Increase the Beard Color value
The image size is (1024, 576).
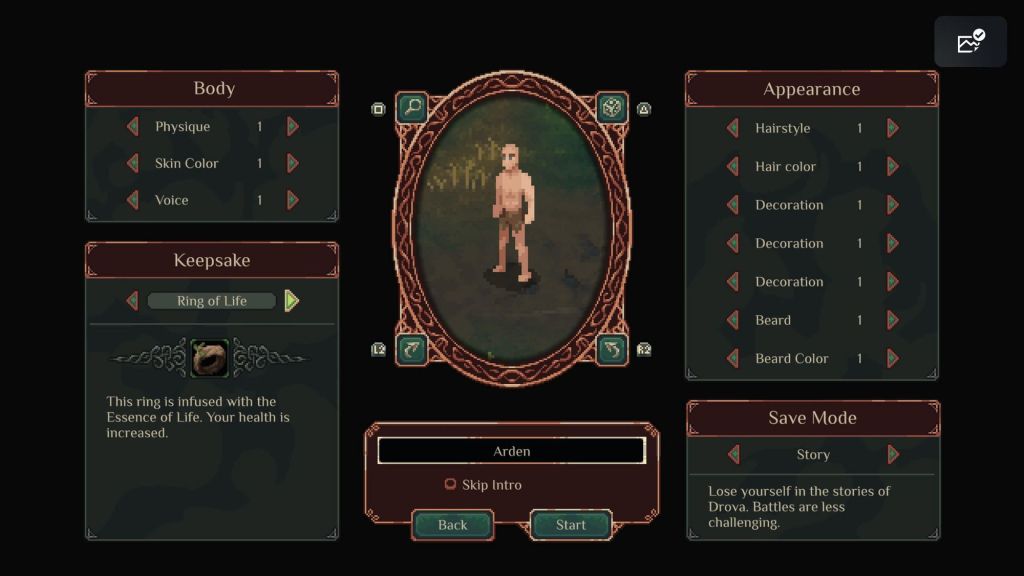[x=893, y=358]
